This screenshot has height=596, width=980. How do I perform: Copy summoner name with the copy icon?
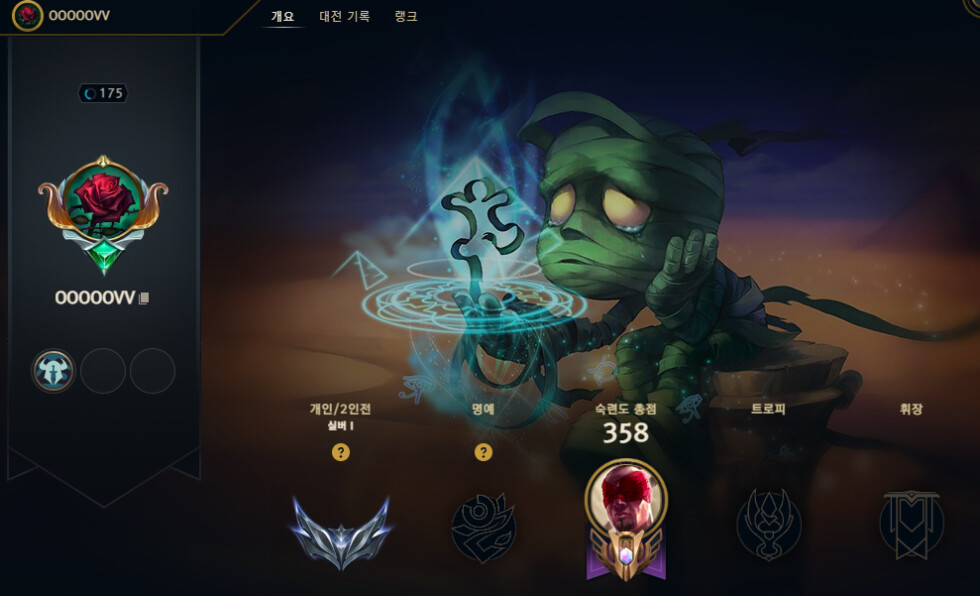tap(144, 298)
